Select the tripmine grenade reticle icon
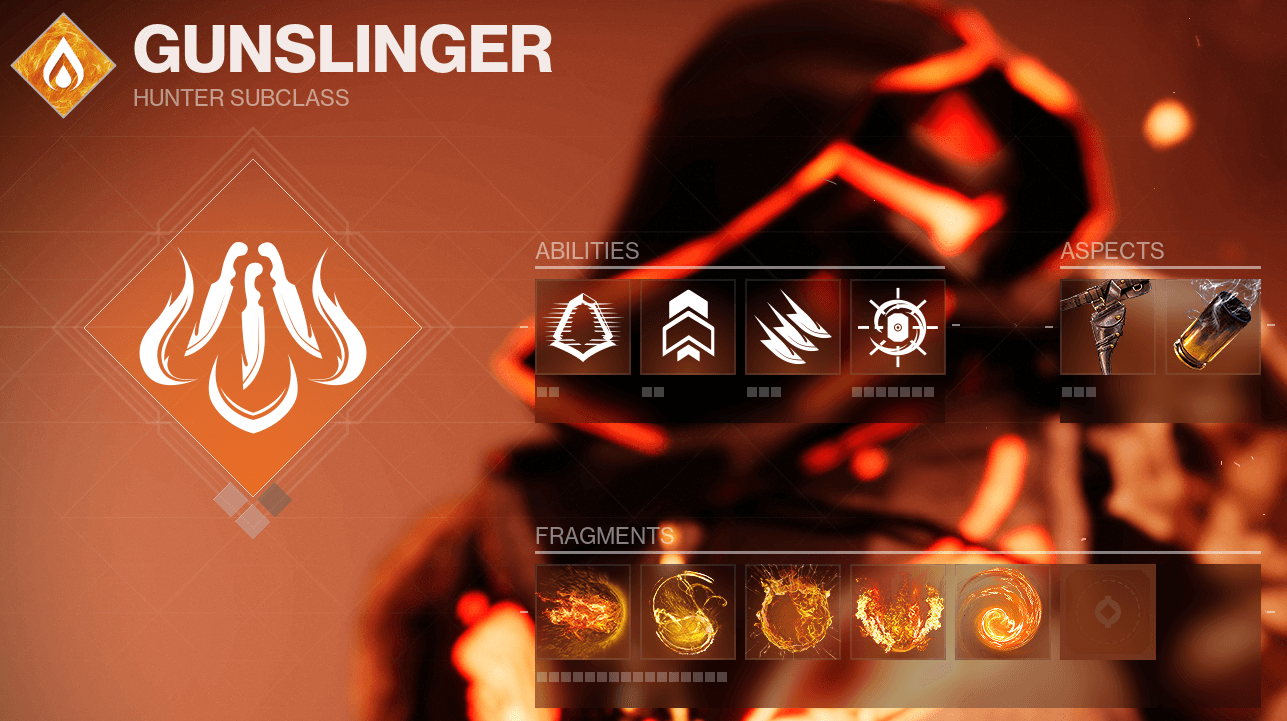Screen dimensions: 1287x721 (x=897, y=327)
